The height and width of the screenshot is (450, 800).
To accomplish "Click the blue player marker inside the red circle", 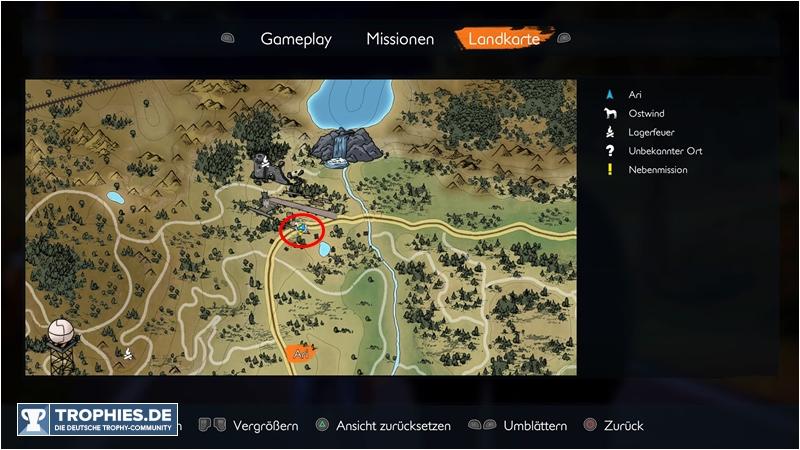I will point(301,229).
